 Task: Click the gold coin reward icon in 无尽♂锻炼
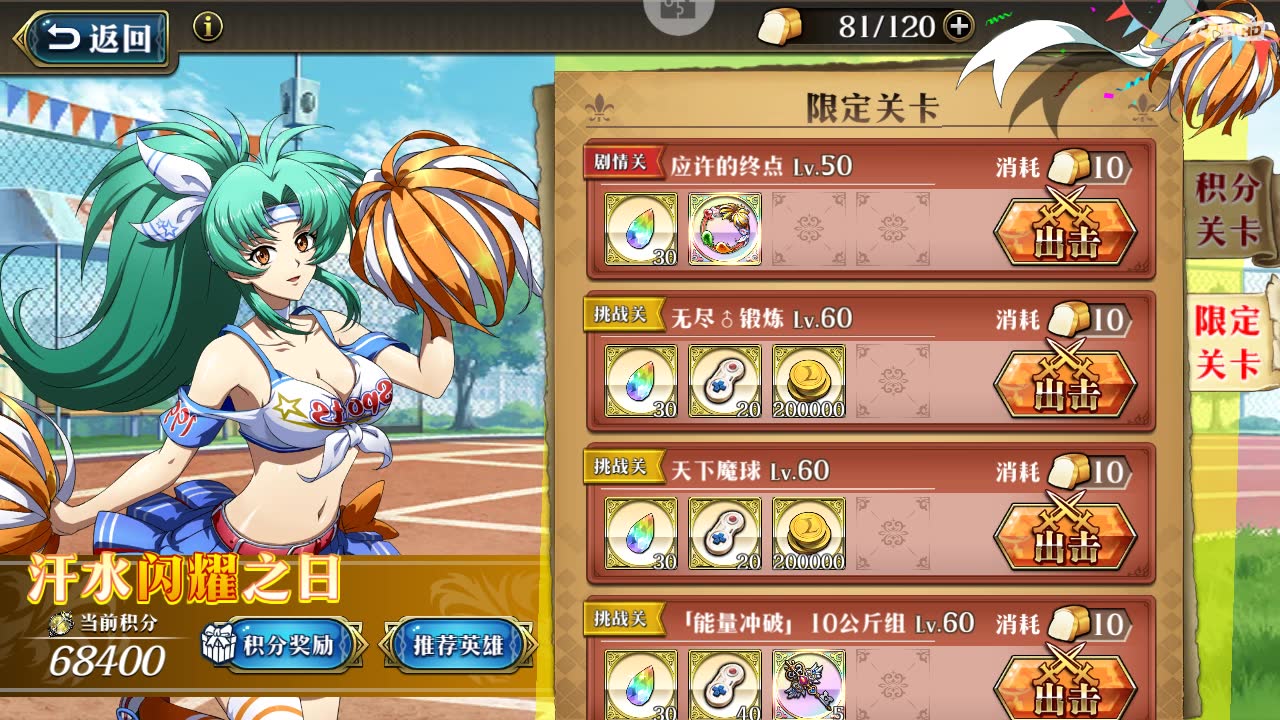(x=810, y=380)
